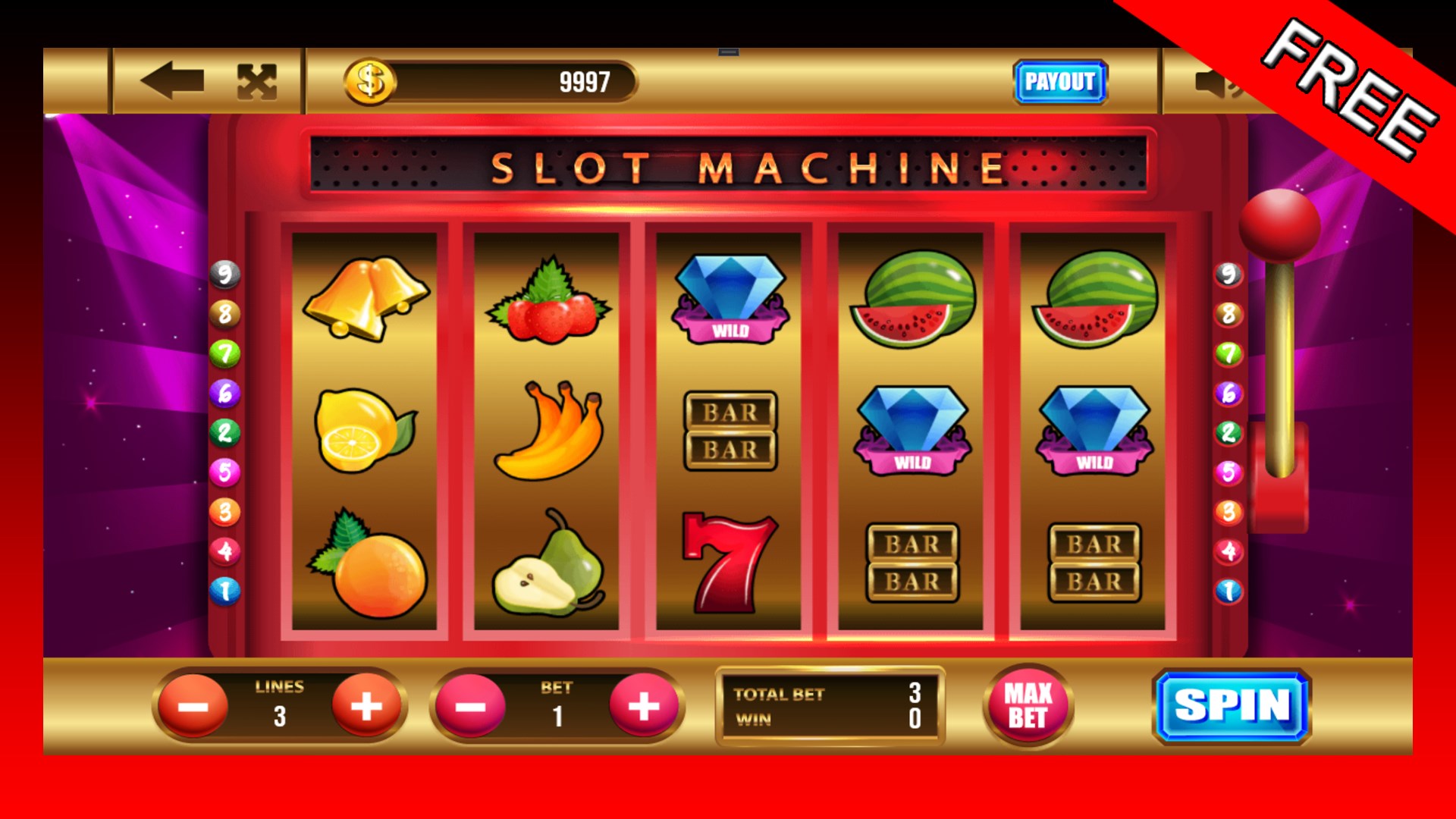Click the gold dollar coin icon

click(x=369, y=80)
